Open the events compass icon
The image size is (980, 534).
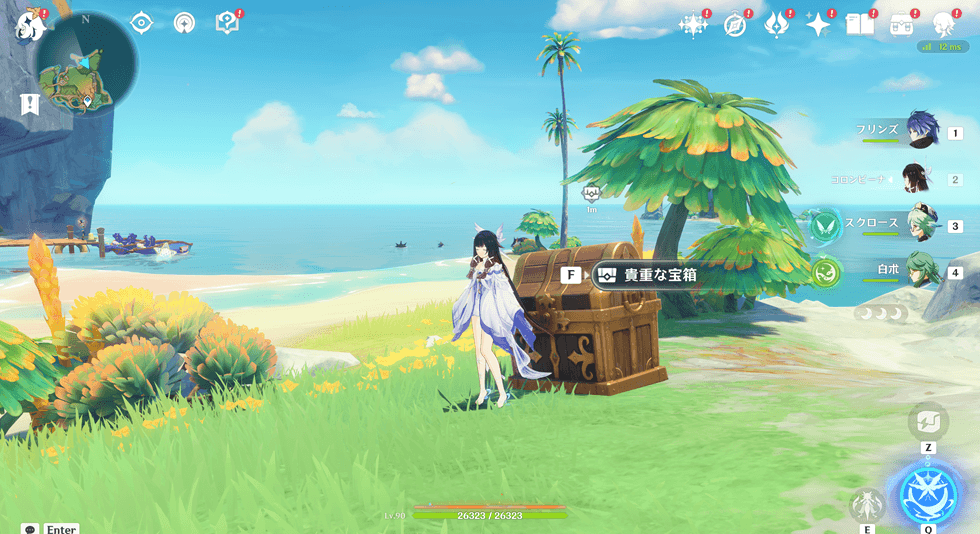[x=735, y=25]
